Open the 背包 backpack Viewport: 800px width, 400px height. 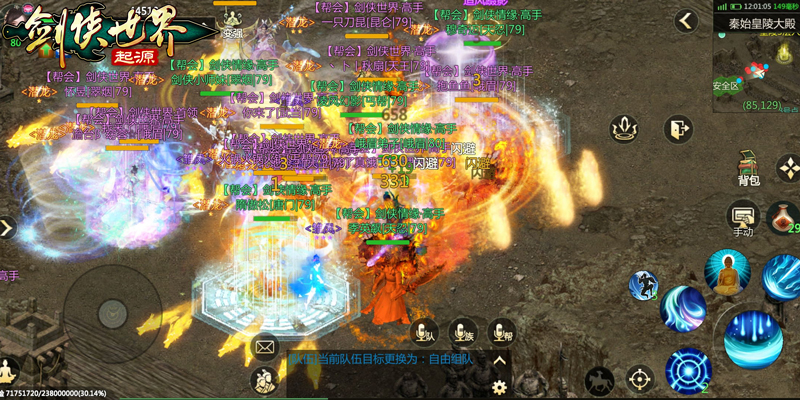coord(749,168)
